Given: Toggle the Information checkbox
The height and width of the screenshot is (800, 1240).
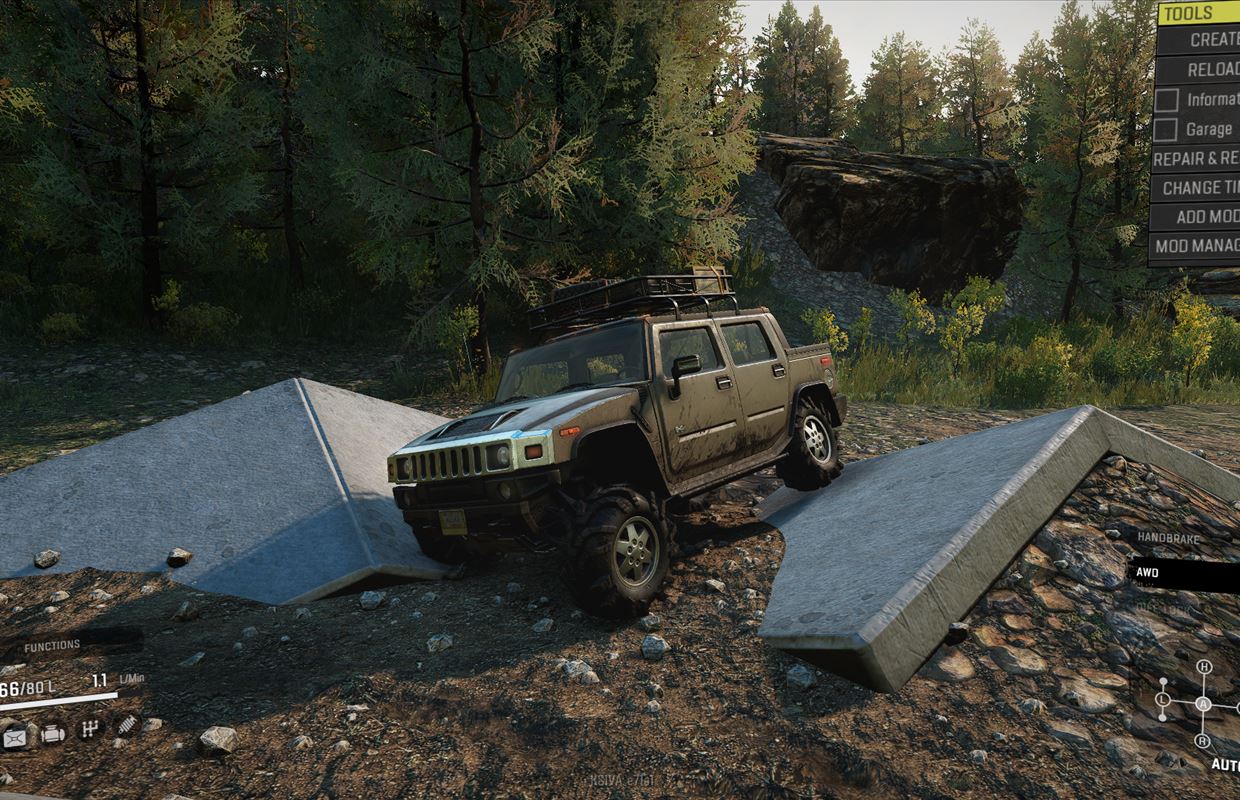Looking at the screenshot, I should [x=1166, y=99].
